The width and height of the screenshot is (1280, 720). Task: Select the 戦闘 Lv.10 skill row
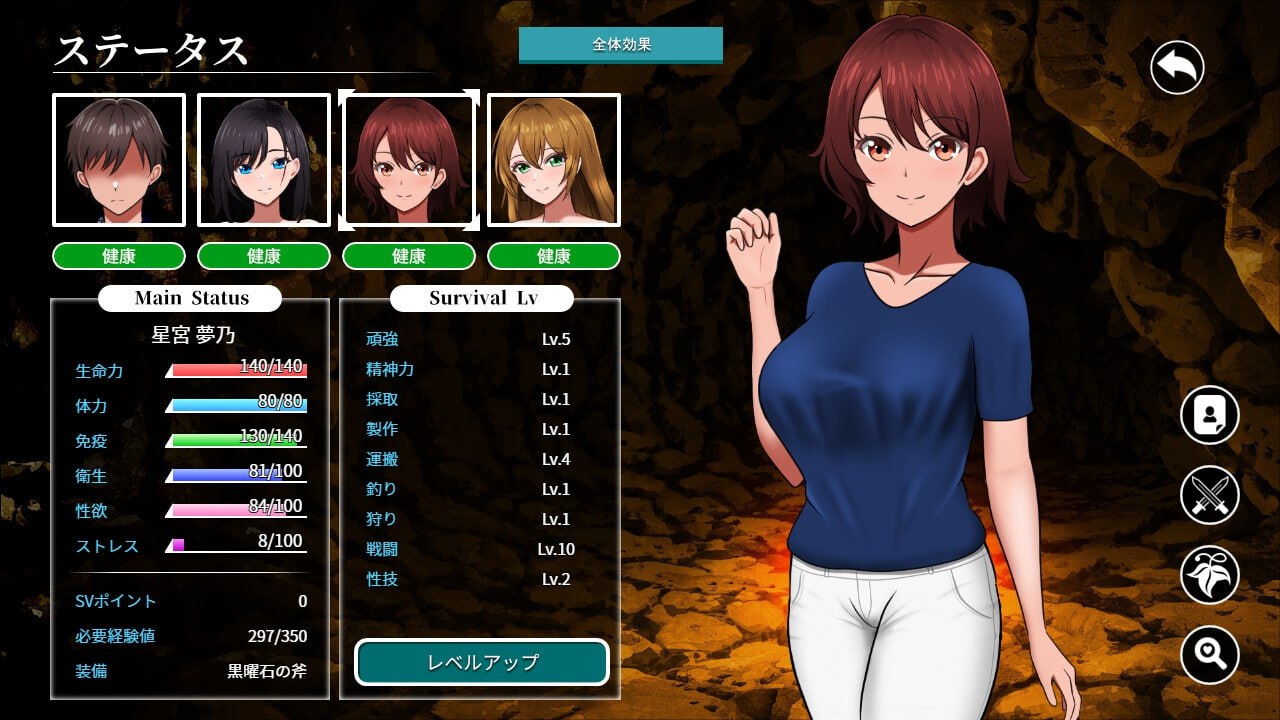point(470,549)
